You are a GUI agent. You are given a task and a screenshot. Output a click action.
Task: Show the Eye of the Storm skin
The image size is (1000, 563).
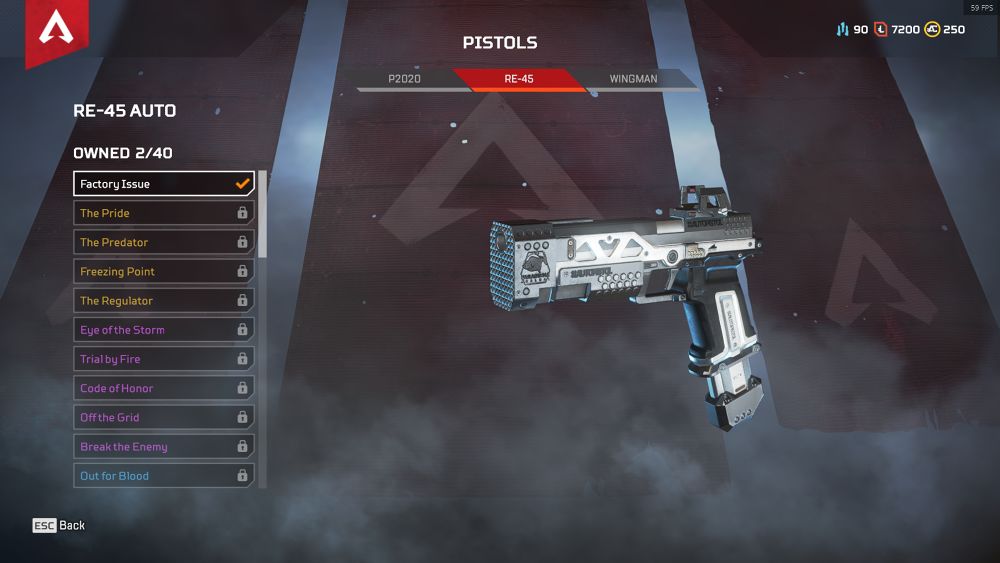point(164,330)
